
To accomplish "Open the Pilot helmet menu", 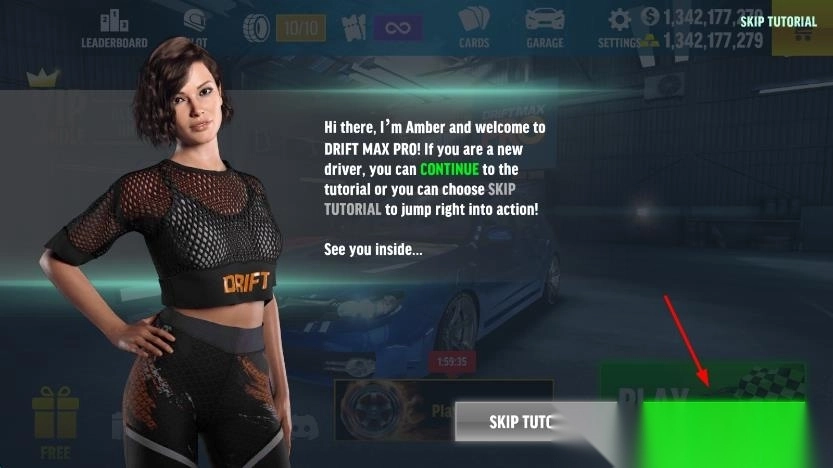I will [194, 27].
